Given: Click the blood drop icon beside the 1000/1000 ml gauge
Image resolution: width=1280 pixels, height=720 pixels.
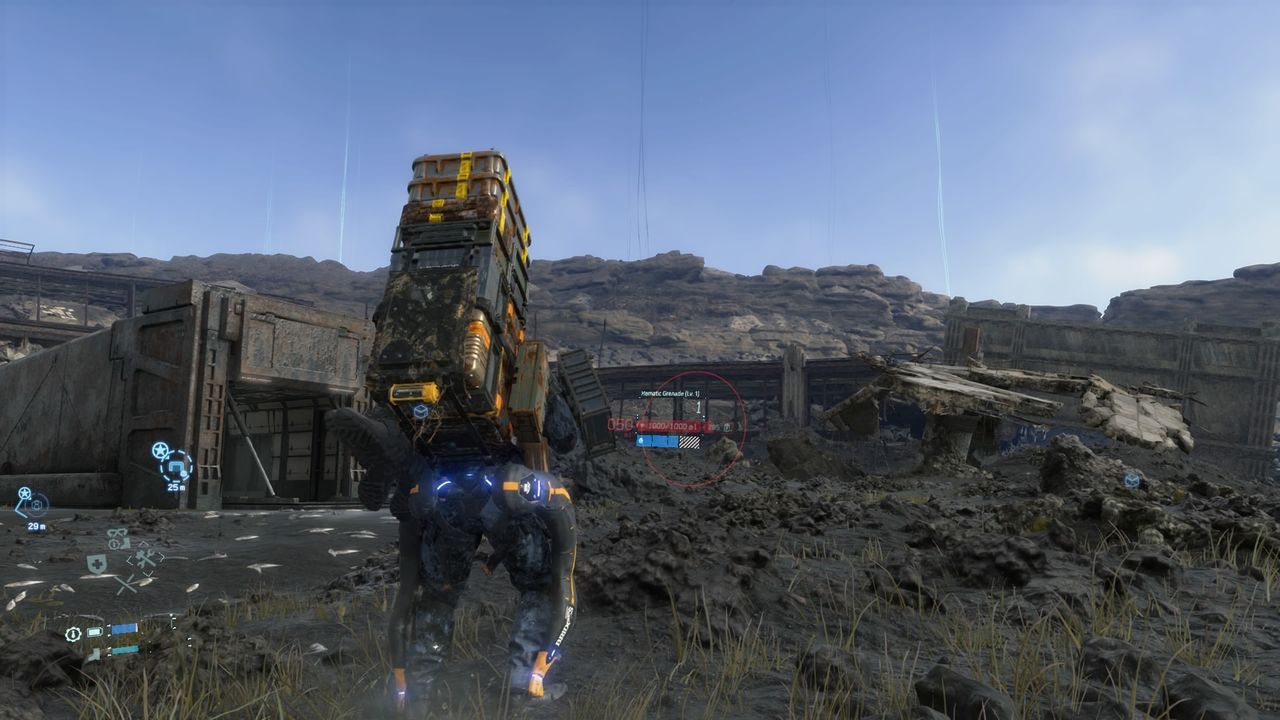Looking at the screenshot, I should coord(641,425).
